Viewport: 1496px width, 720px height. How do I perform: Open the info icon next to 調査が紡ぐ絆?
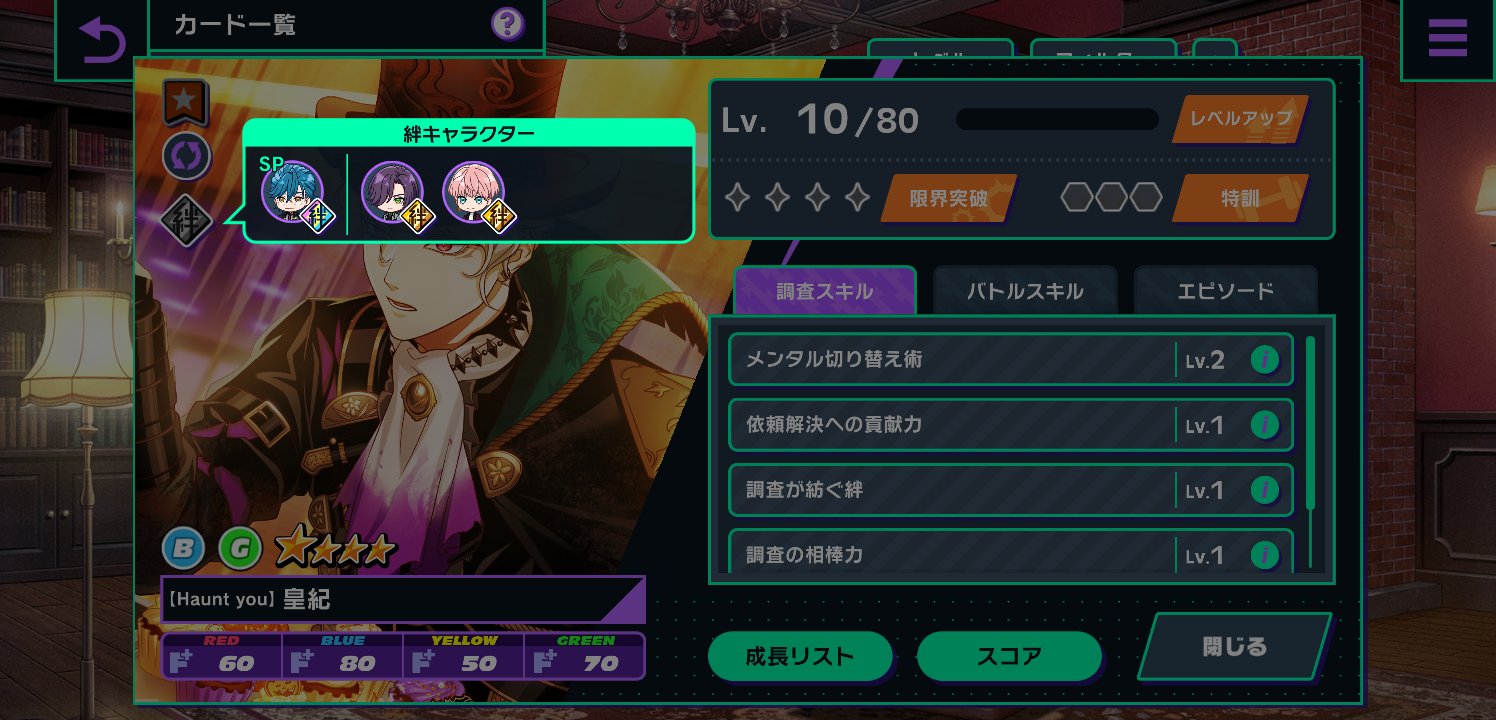[1264, 489]
